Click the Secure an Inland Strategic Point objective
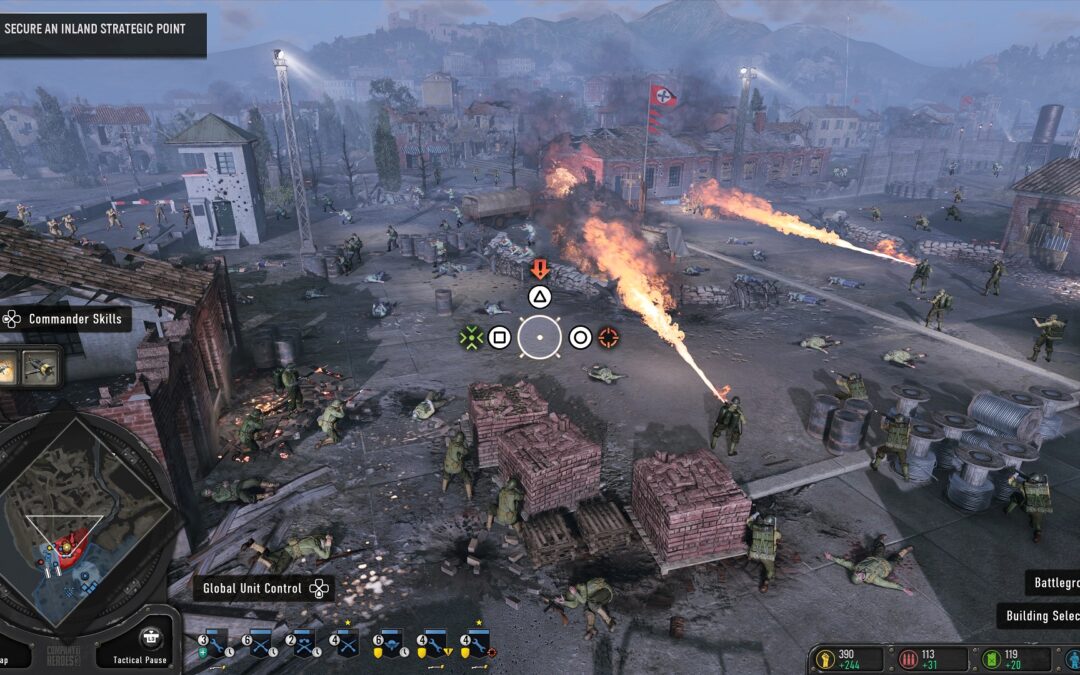 point(98,30)
